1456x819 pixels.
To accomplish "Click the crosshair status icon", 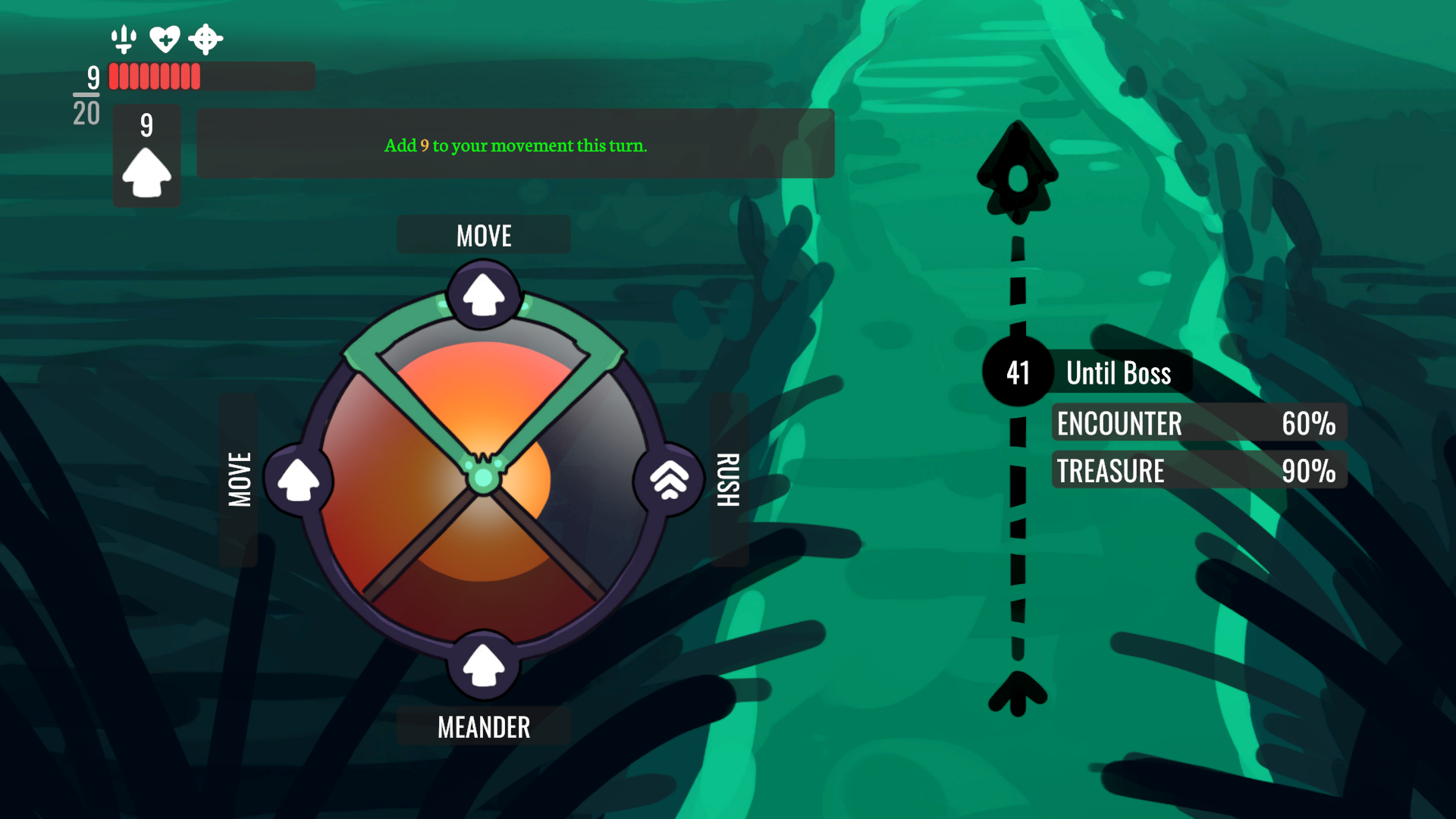I will tap(206, 39).
